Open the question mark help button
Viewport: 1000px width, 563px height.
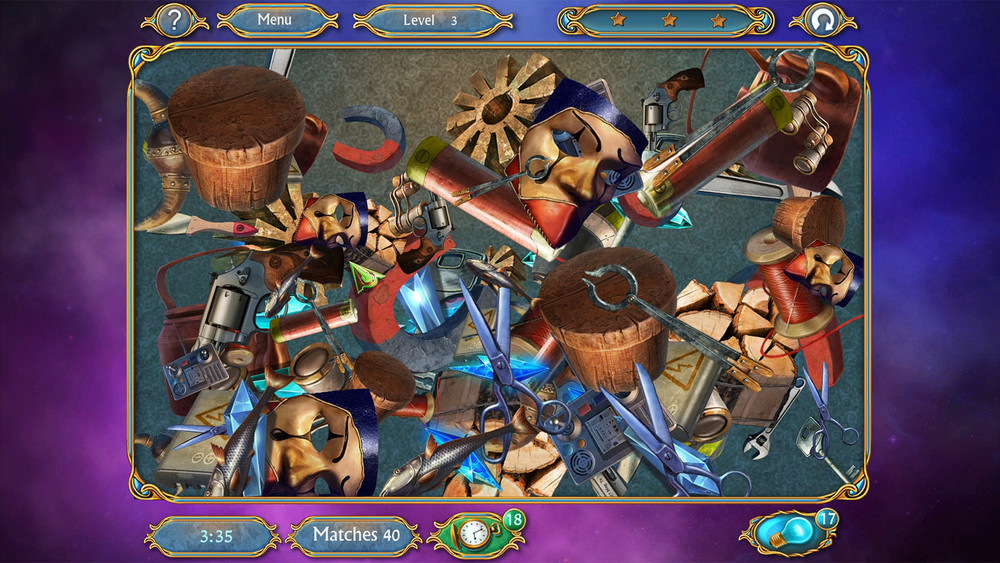[x=174, y=19]
